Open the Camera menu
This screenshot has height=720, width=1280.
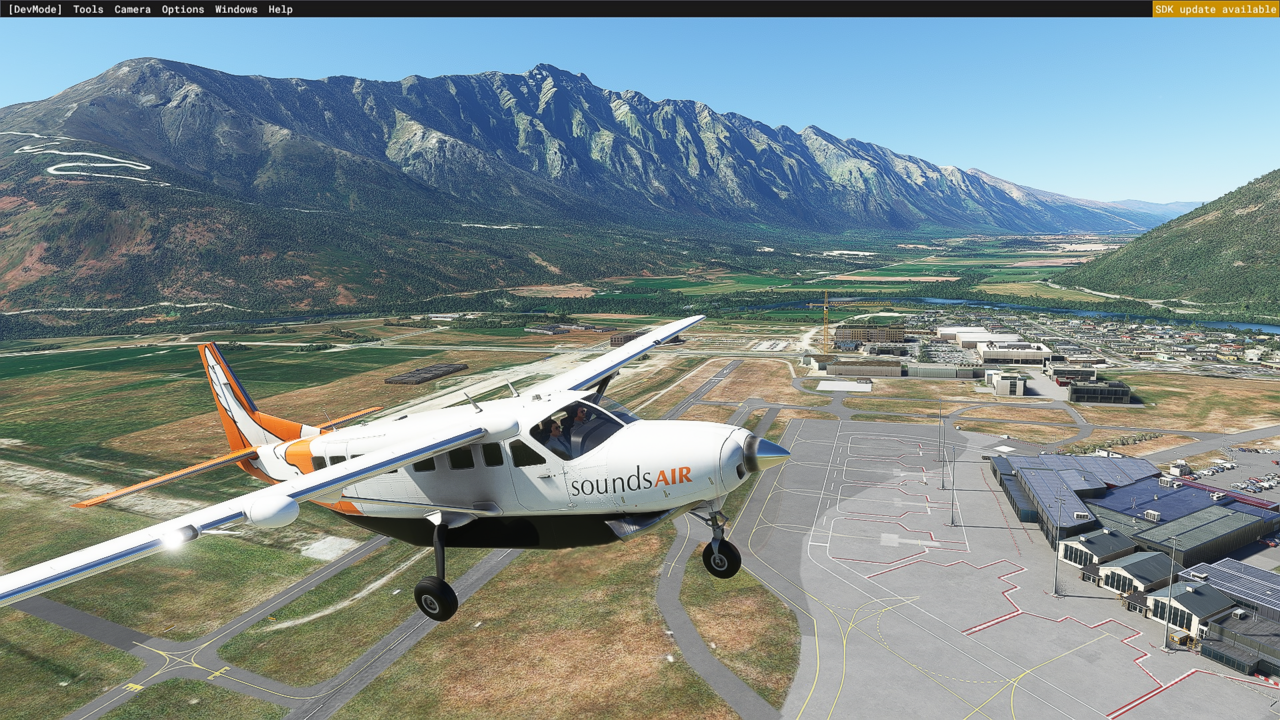point(132,9)
